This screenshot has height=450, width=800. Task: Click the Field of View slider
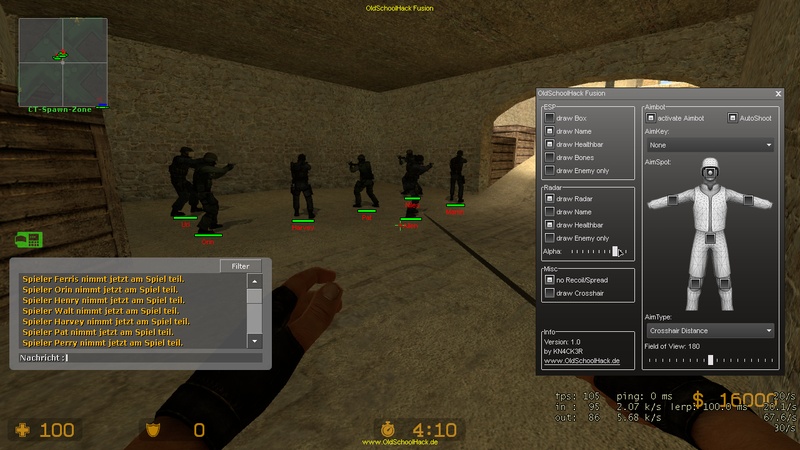tap(709, 359)
